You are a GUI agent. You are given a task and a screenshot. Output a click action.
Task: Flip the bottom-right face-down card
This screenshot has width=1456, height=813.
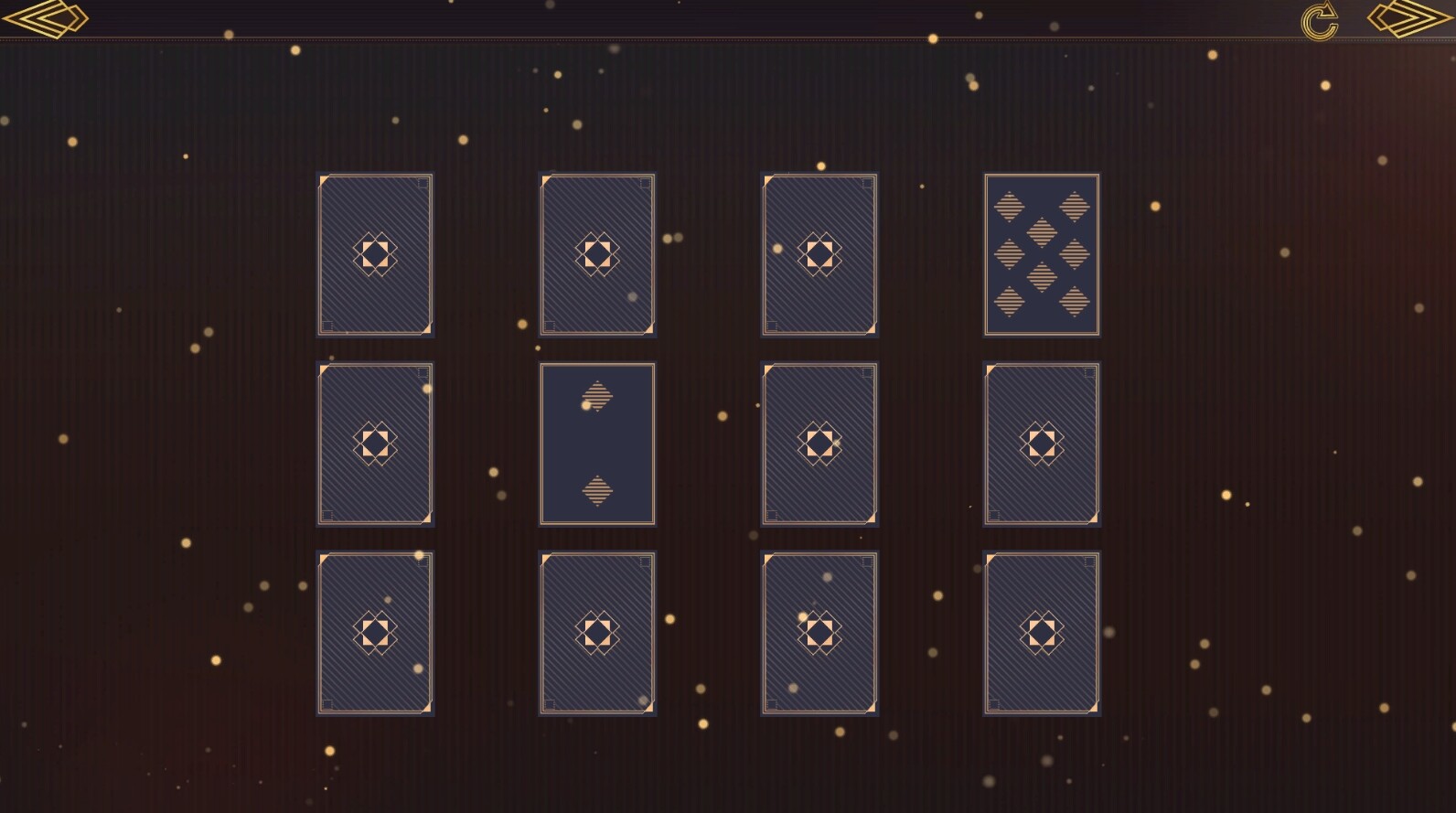(x=1041, y=631)
